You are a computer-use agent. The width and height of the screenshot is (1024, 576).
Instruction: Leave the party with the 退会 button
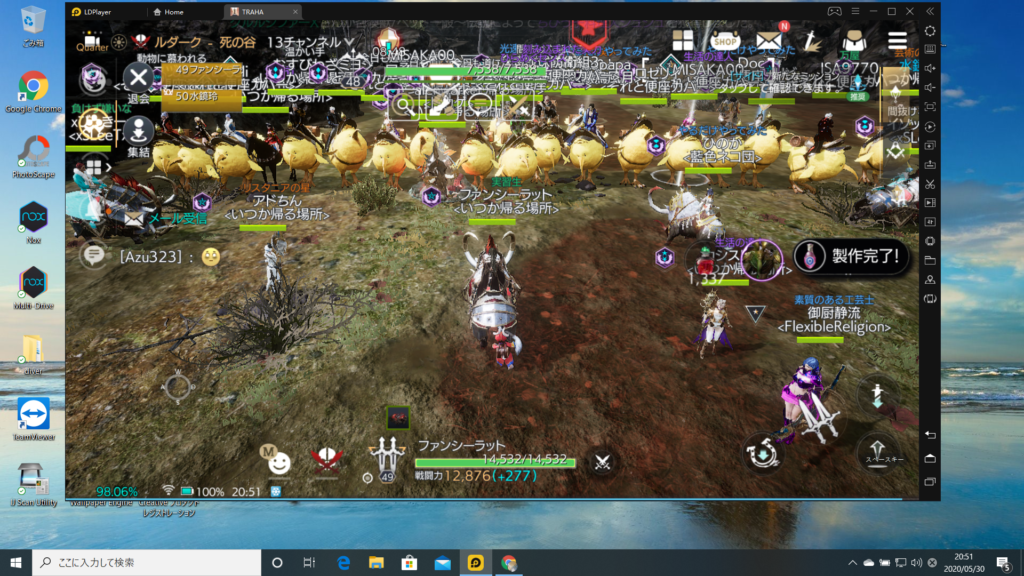[x=138, y=77]
